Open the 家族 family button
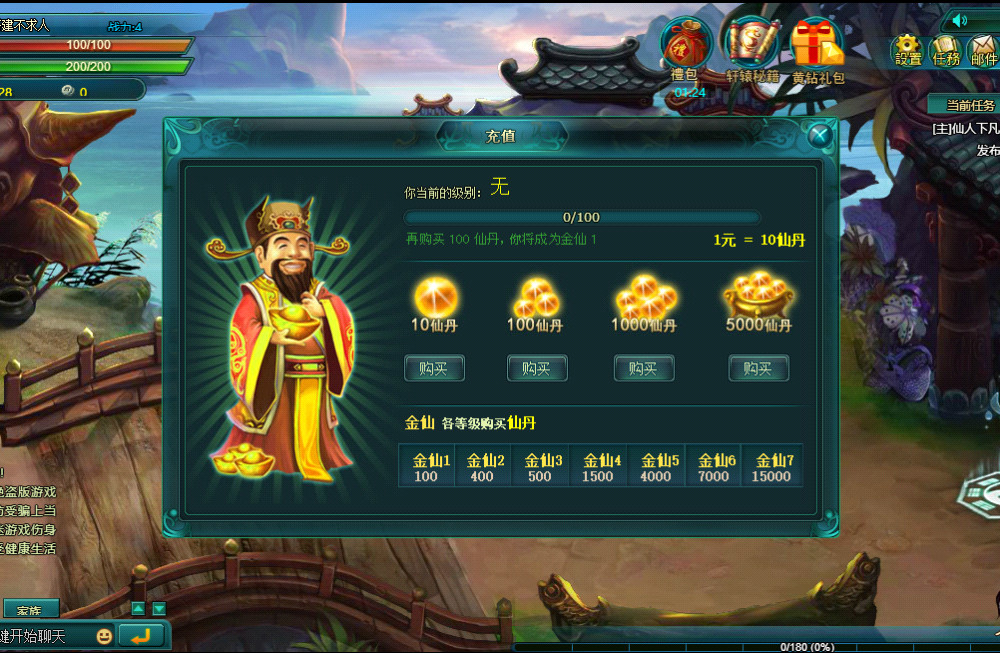The image size is (1000, 653). coord(30,609)
